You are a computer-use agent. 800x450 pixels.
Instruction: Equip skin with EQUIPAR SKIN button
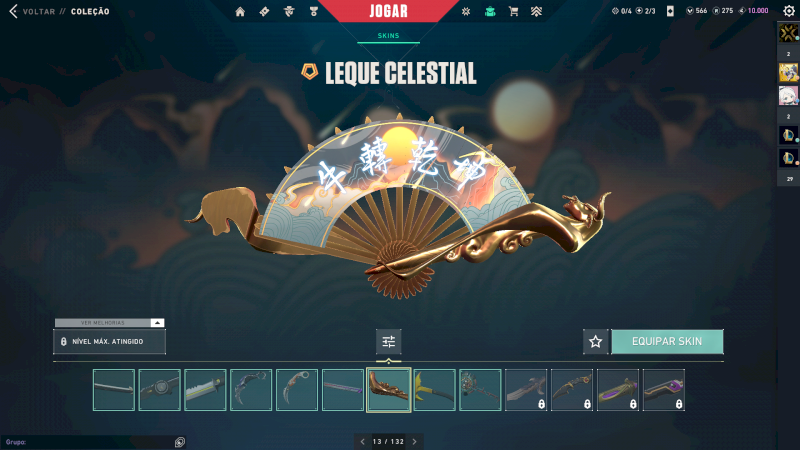tap(667, 342)
